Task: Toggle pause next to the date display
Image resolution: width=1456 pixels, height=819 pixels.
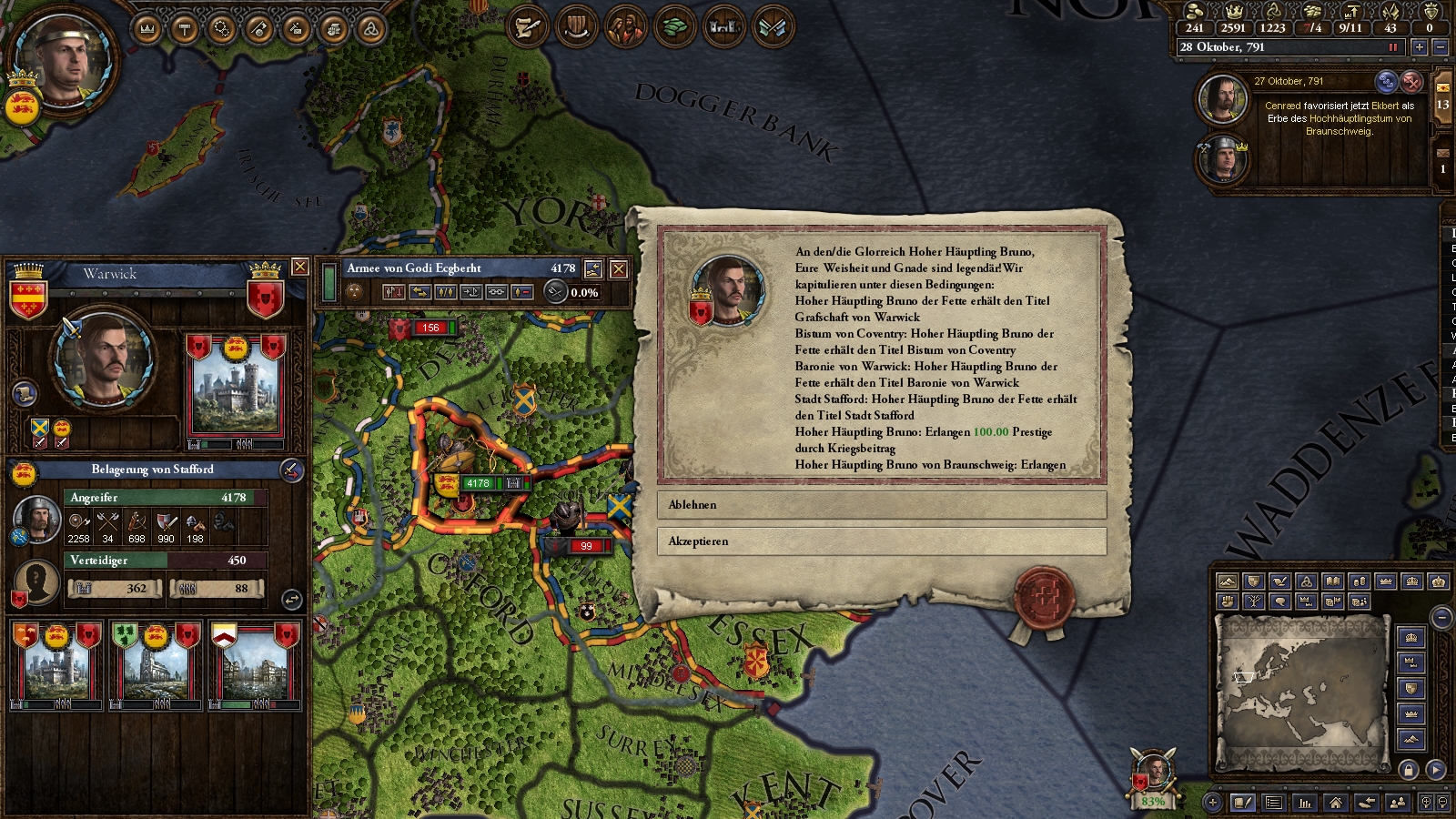Action: [x=1392, y=46]
